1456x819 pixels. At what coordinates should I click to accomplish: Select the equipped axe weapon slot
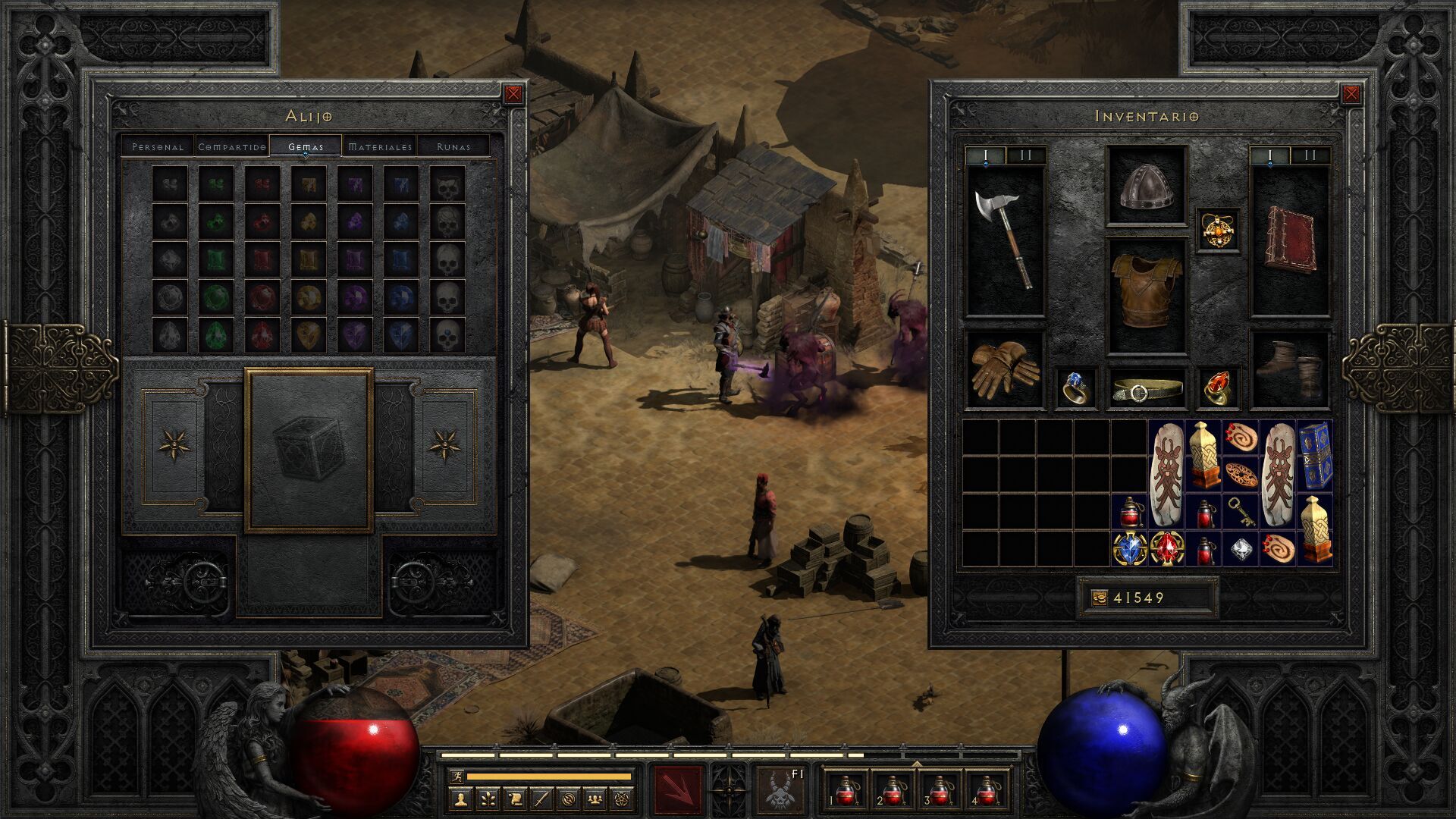(1005, 240)
